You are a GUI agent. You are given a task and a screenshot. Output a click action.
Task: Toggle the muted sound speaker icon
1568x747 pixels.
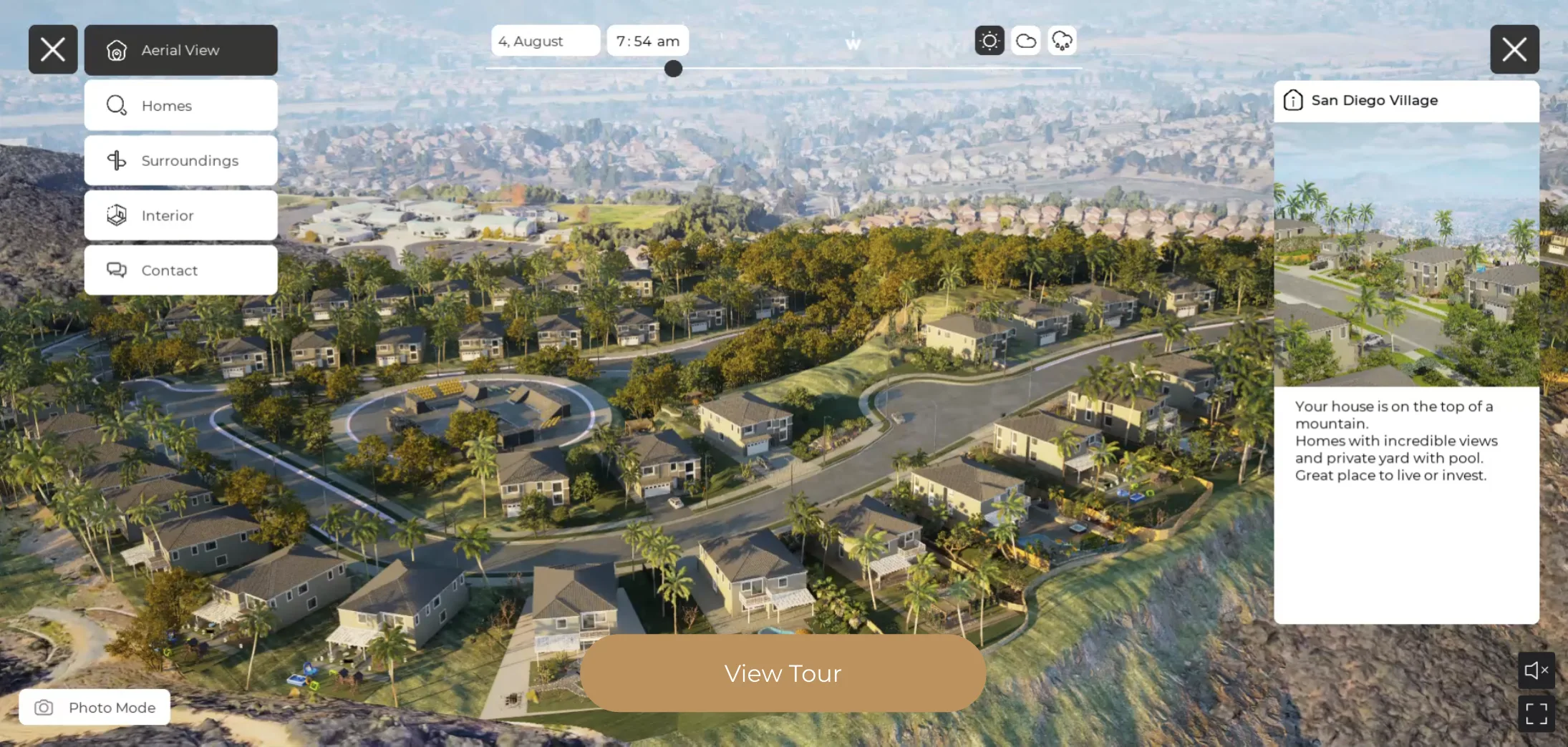(1536, 670)
